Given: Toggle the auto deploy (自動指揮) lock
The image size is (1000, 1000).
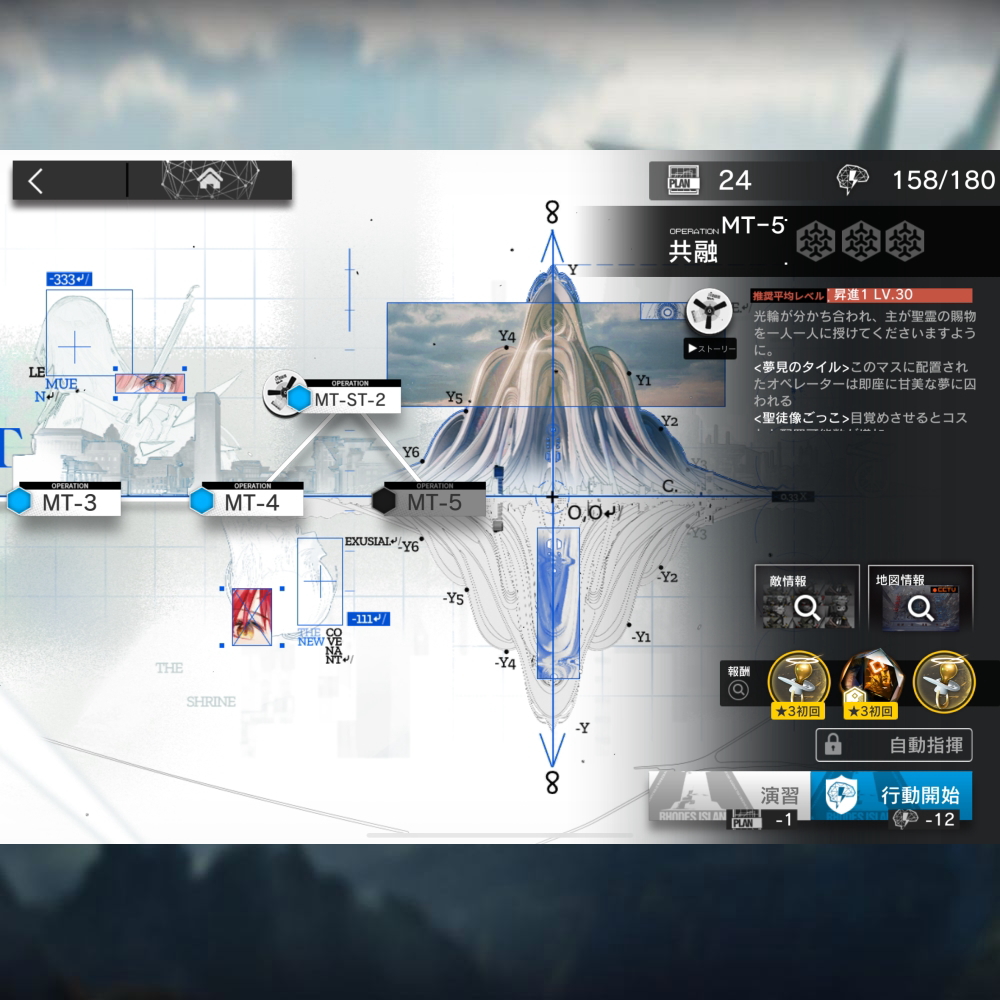Looking at the screenshot, I should 894,745.
